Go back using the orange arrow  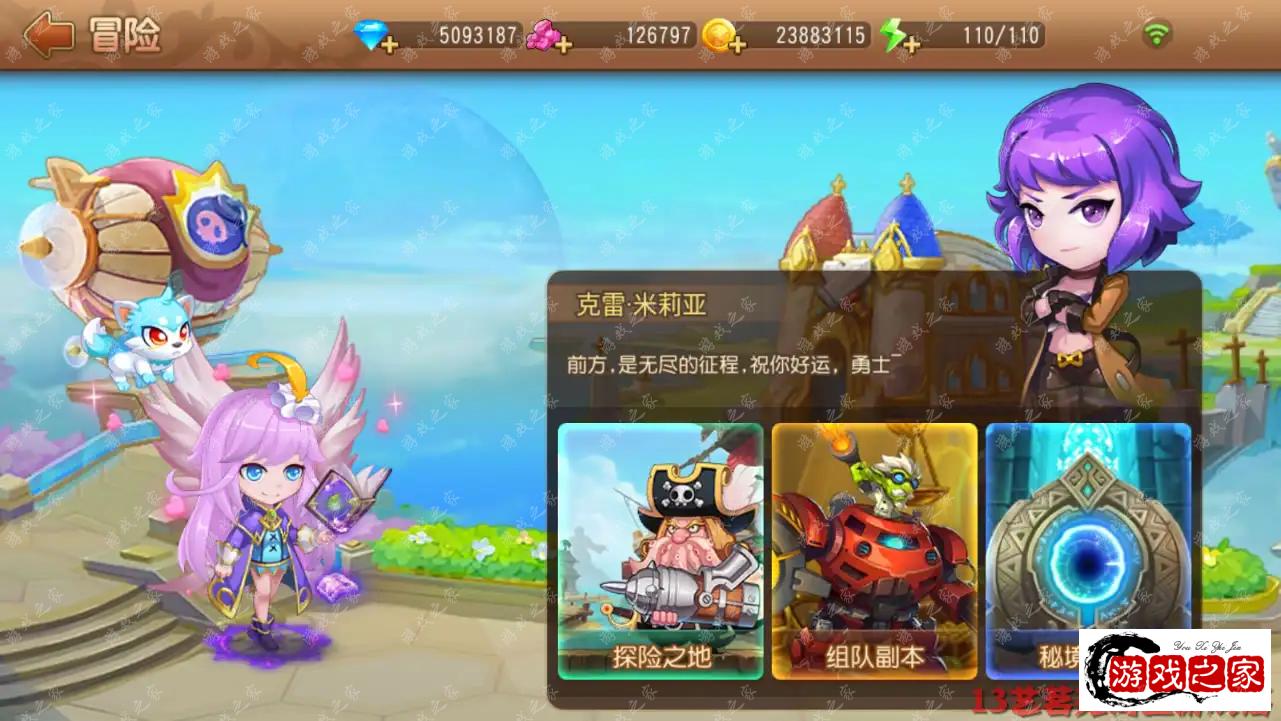pyautogui.click(x=48, y=36)
